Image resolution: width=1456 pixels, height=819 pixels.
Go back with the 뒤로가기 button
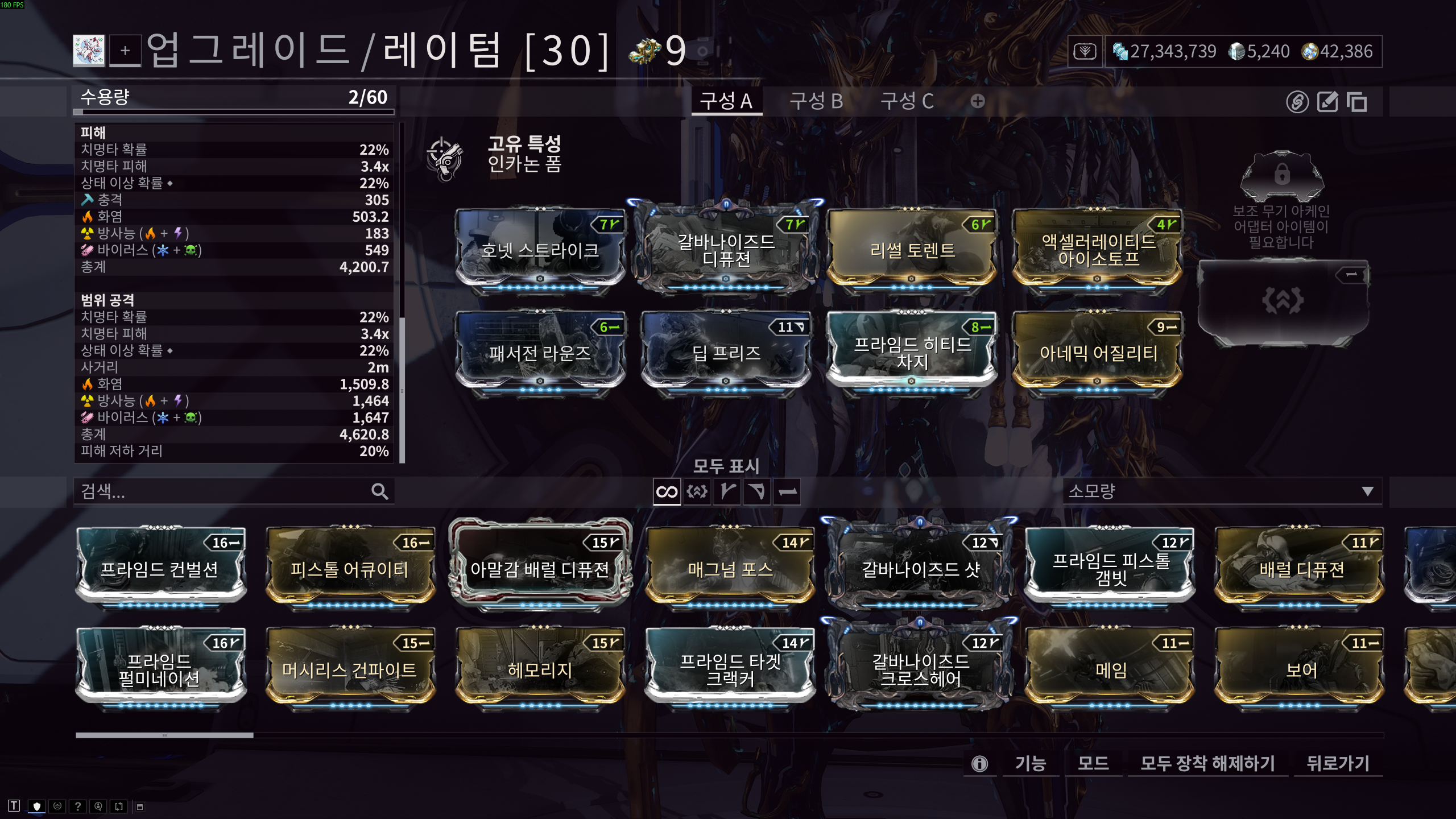point(1338,763)
